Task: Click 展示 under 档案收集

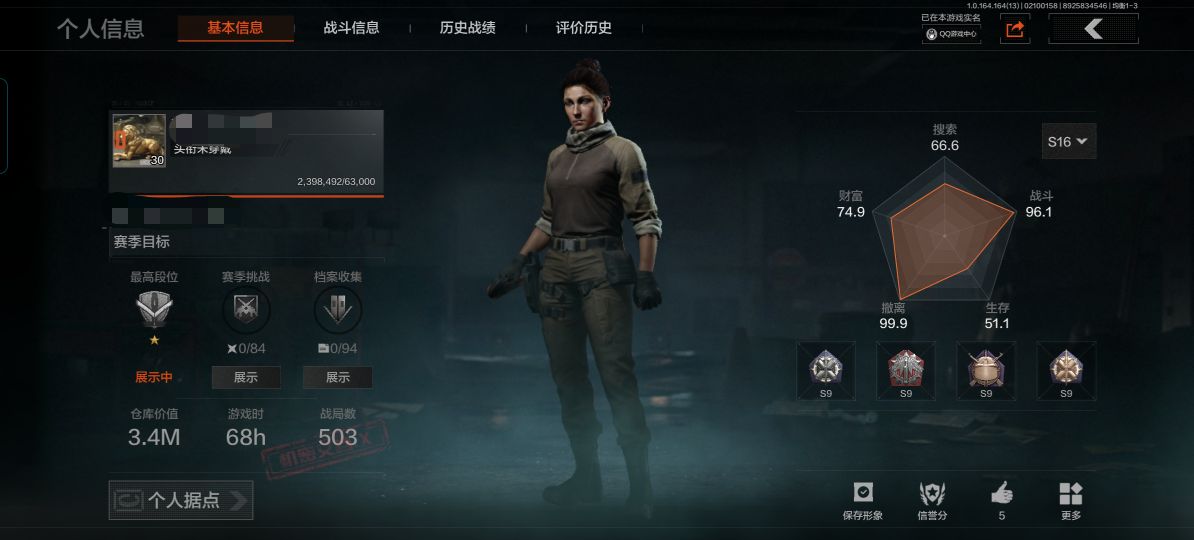Action: point(337,377)
